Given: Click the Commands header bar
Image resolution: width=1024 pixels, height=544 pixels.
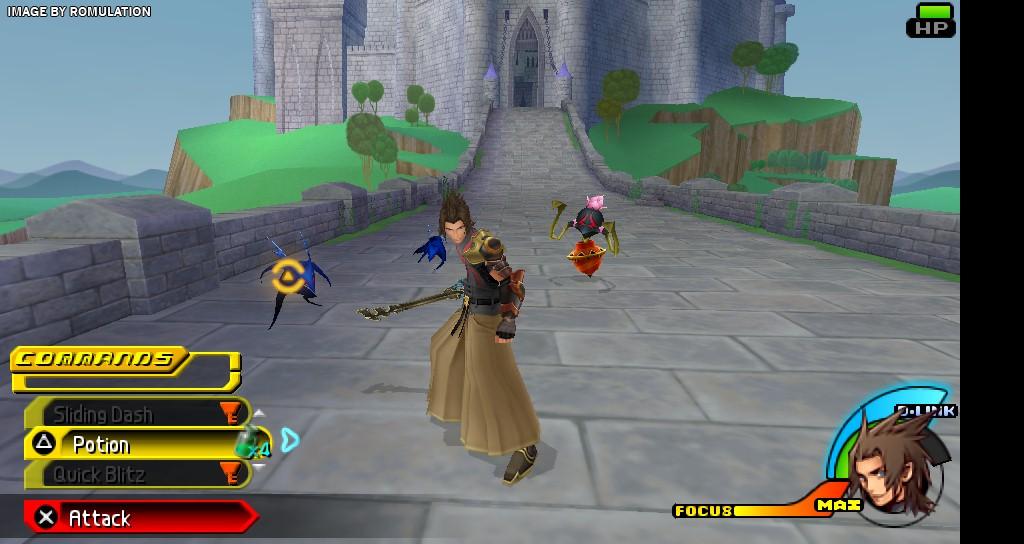Looking at the screenshot, I should click(100, 359).
